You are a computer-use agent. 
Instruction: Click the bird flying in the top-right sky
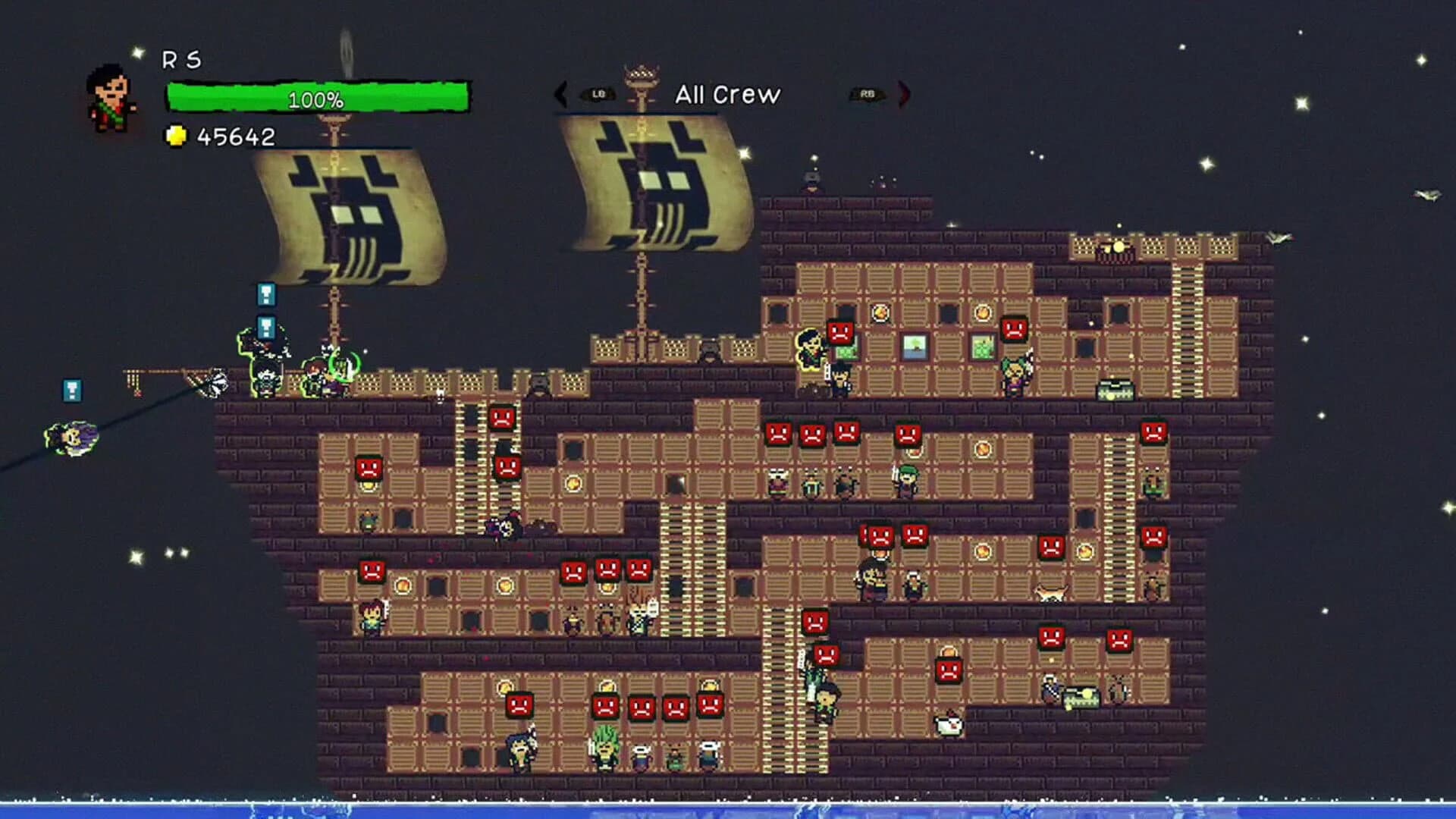point(1426,194)
